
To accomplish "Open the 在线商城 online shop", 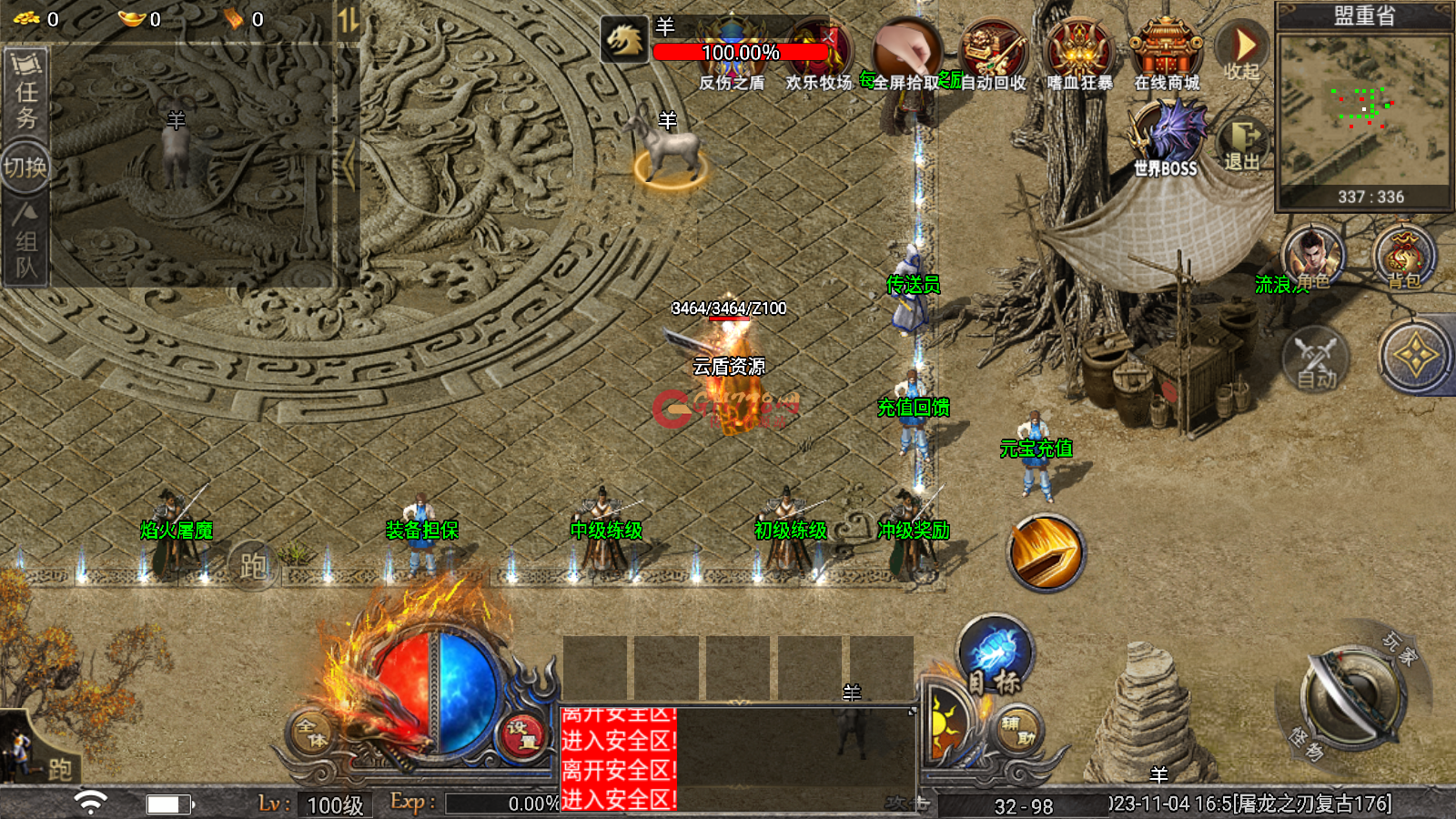I will pyautogui.click(x=1166, y=53).
